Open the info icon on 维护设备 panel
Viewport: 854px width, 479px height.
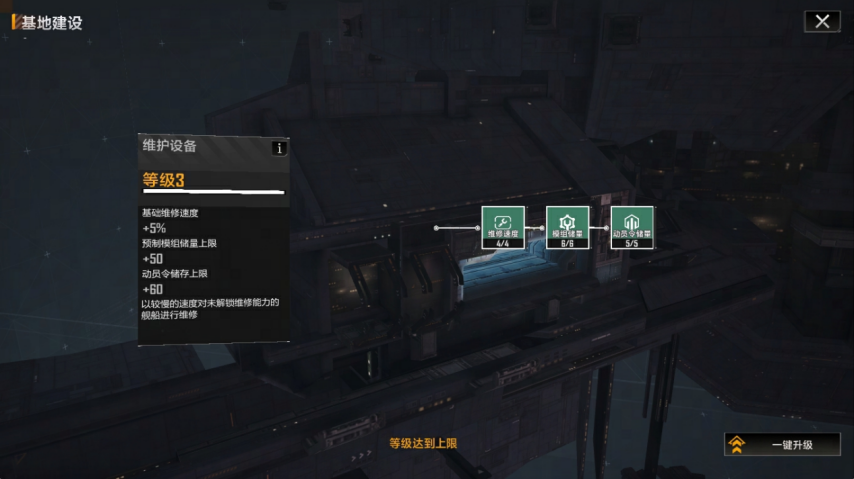coord(279,148)
